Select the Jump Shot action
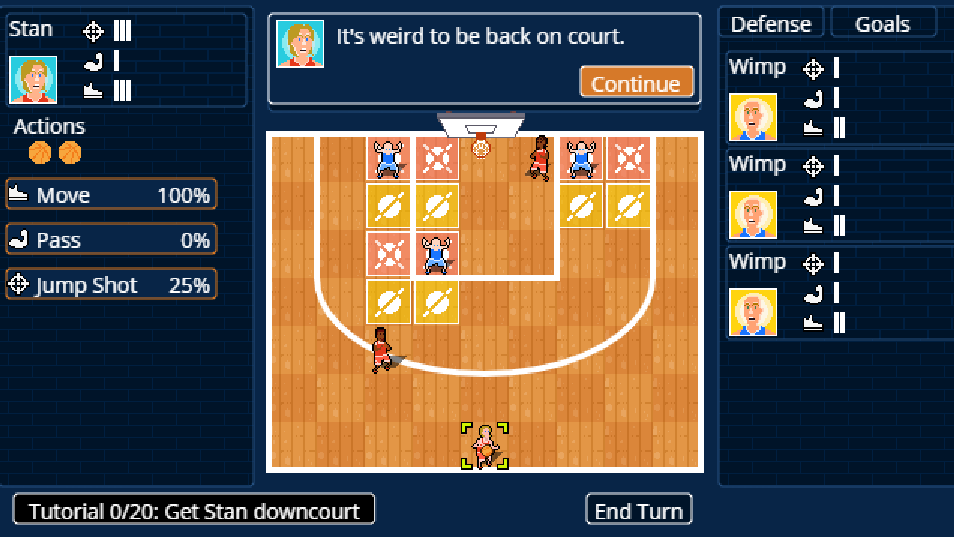954x537 pixels. 111,285
